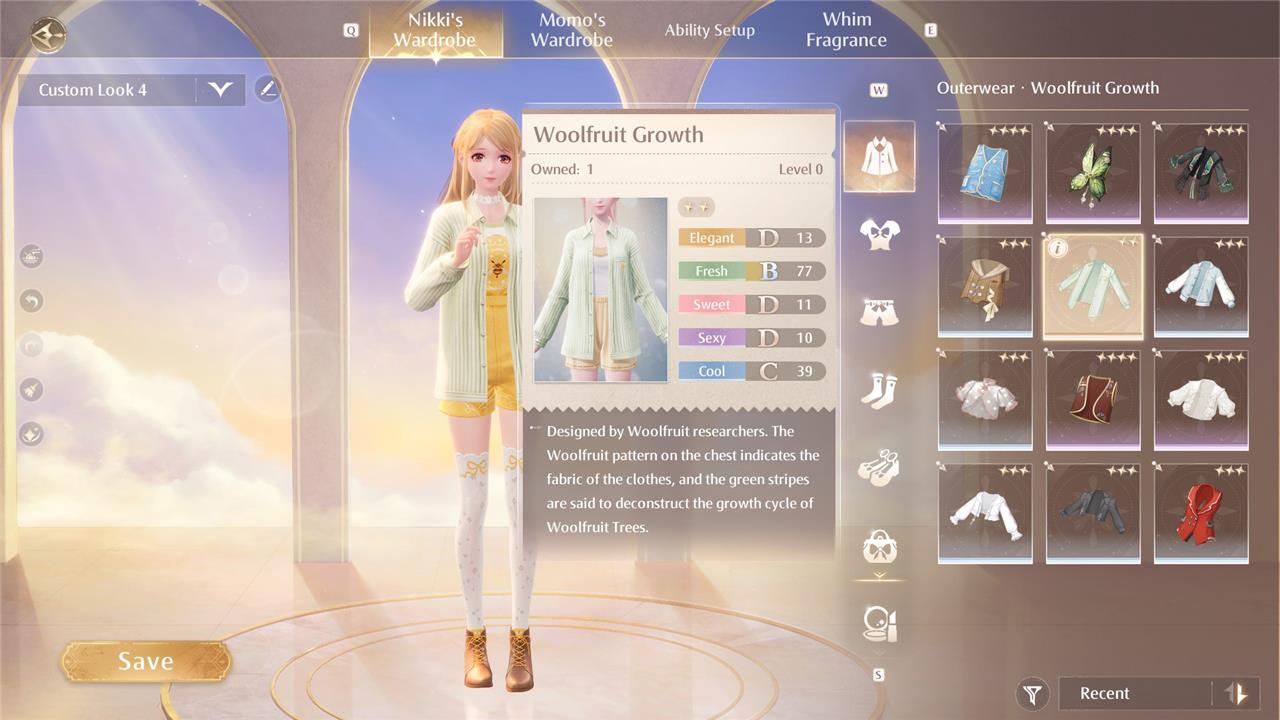Toggle the sort order arrows

(1237, 693)
